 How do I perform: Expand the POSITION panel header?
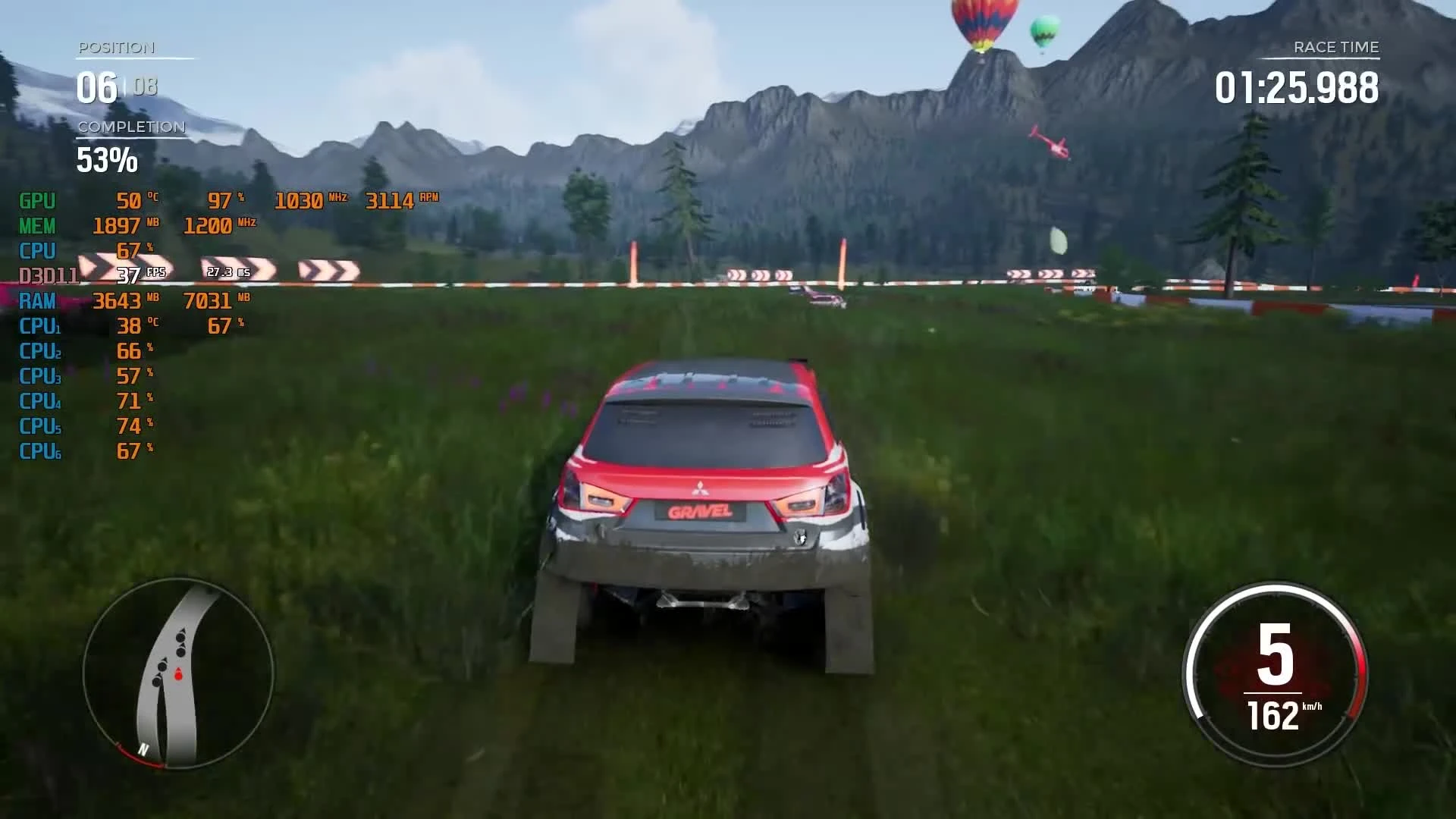pos(115,48)
